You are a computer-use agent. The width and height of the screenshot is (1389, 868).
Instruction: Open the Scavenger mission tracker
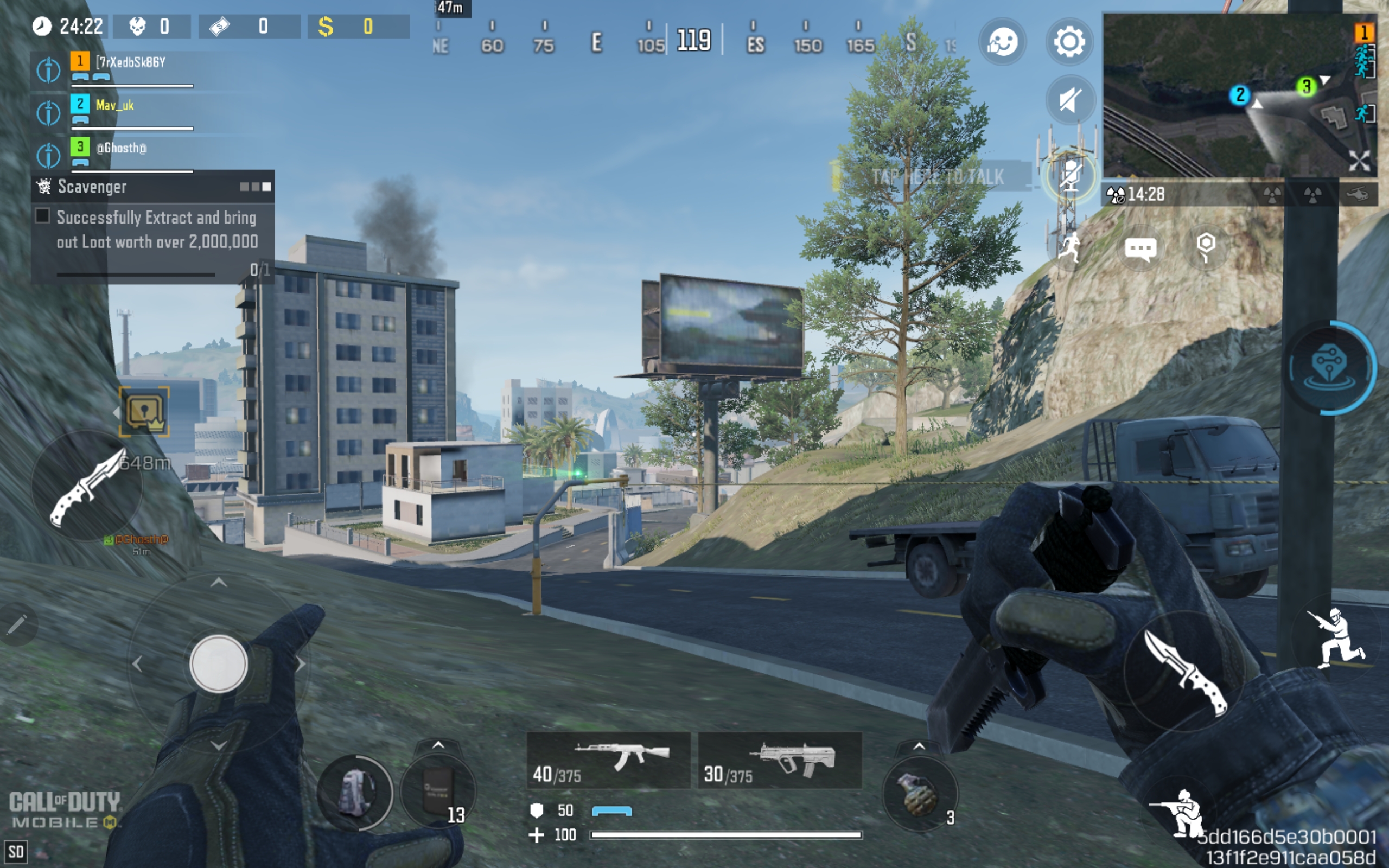tap(152, 187)
